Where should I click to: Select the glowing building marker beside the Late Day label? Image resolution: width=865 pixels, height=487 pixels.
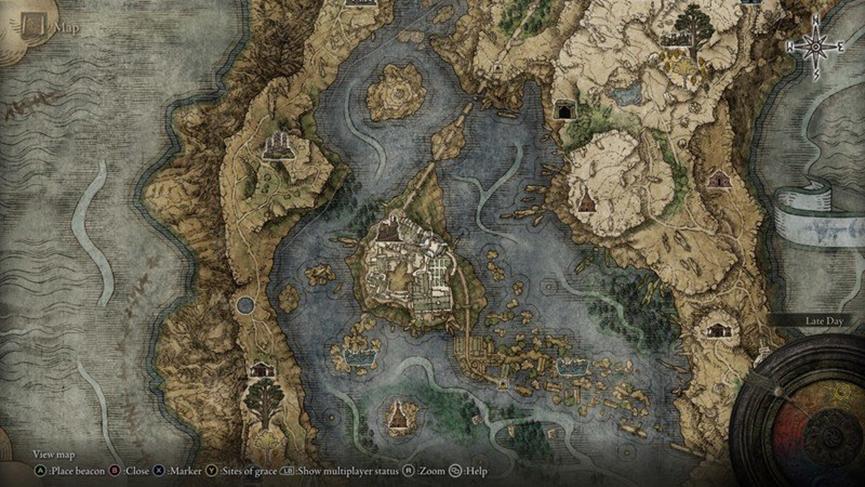717,326
